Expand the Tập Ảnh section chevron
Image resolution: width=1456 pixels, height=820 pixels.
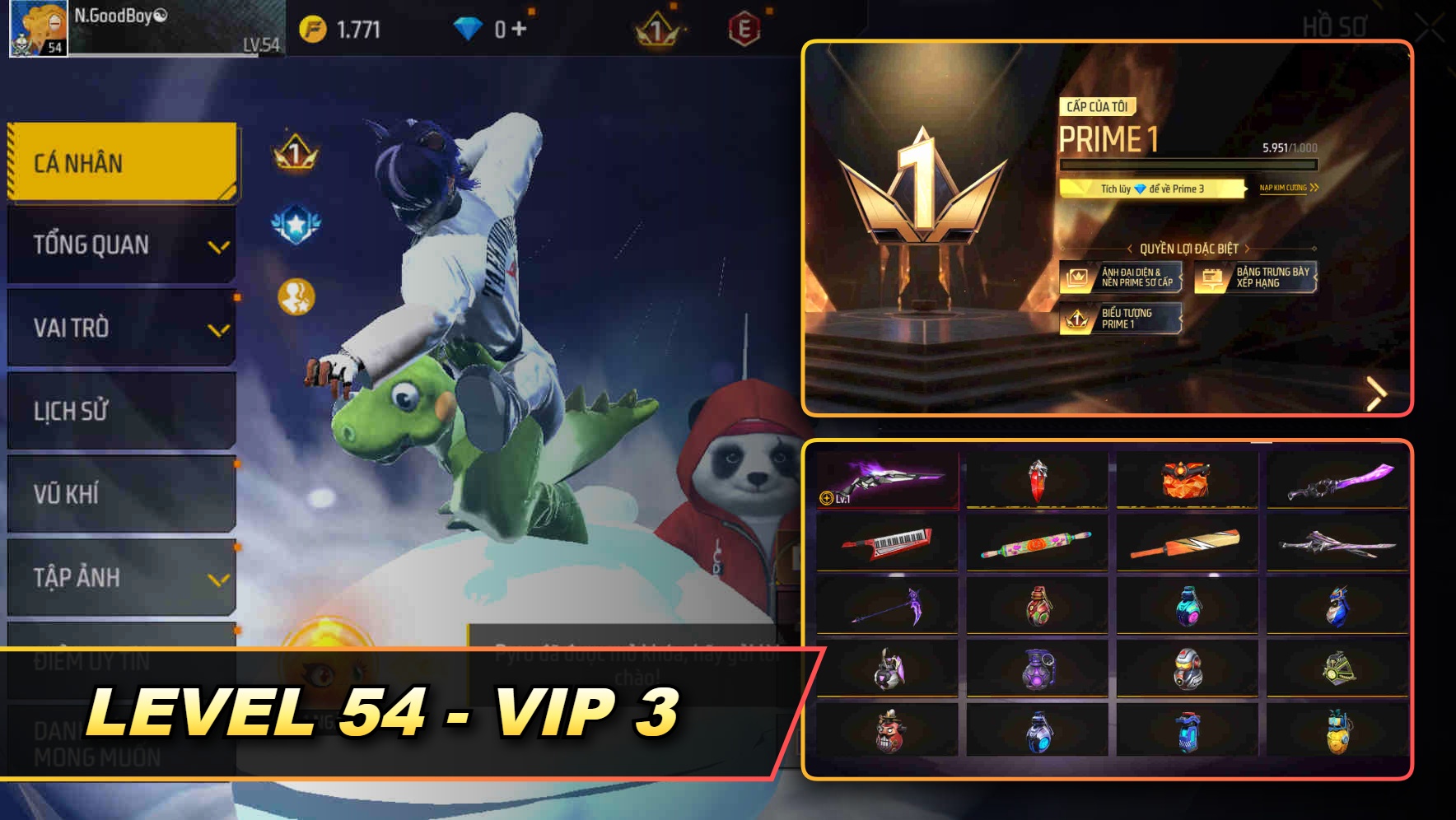point(217,577)
